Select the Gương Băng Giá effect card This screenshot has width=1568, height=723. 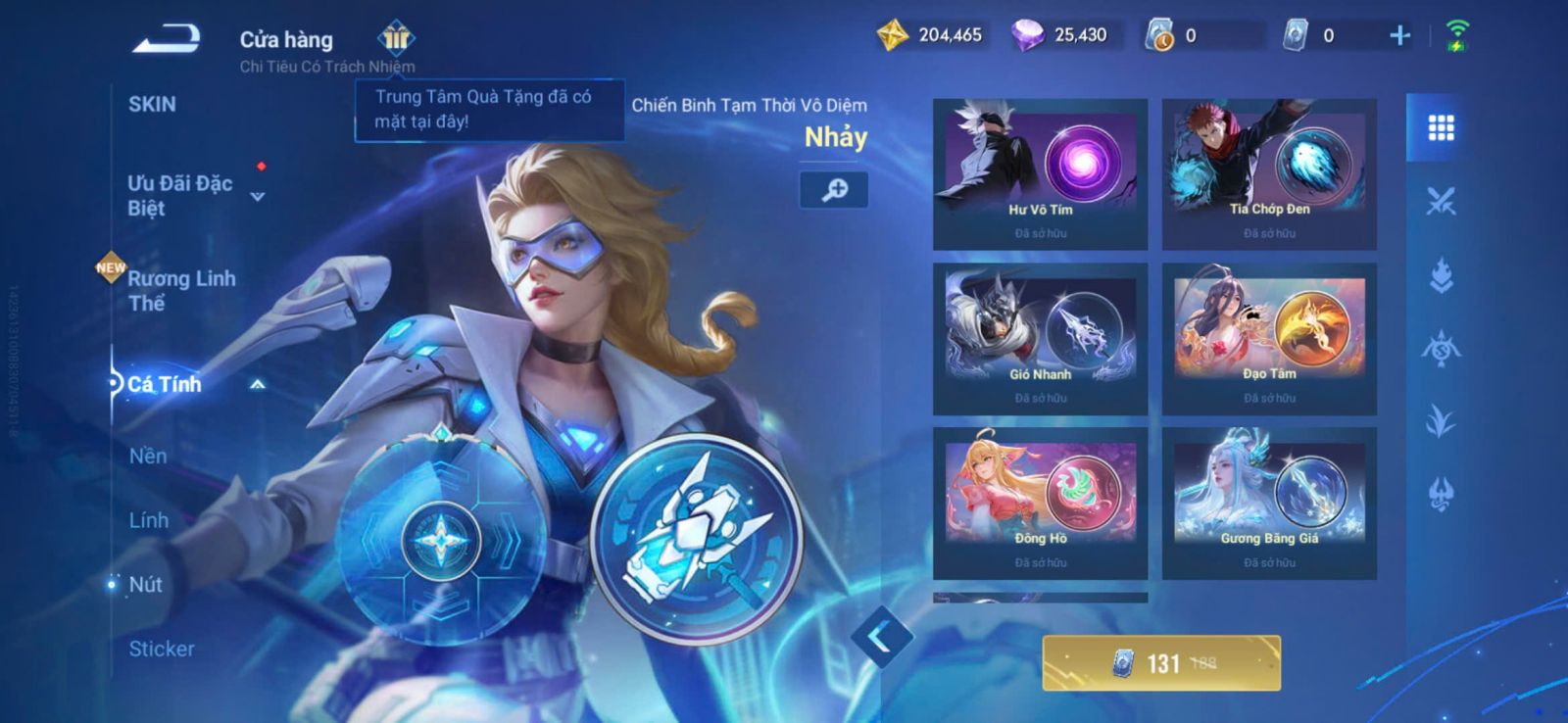click(1269, 503)
